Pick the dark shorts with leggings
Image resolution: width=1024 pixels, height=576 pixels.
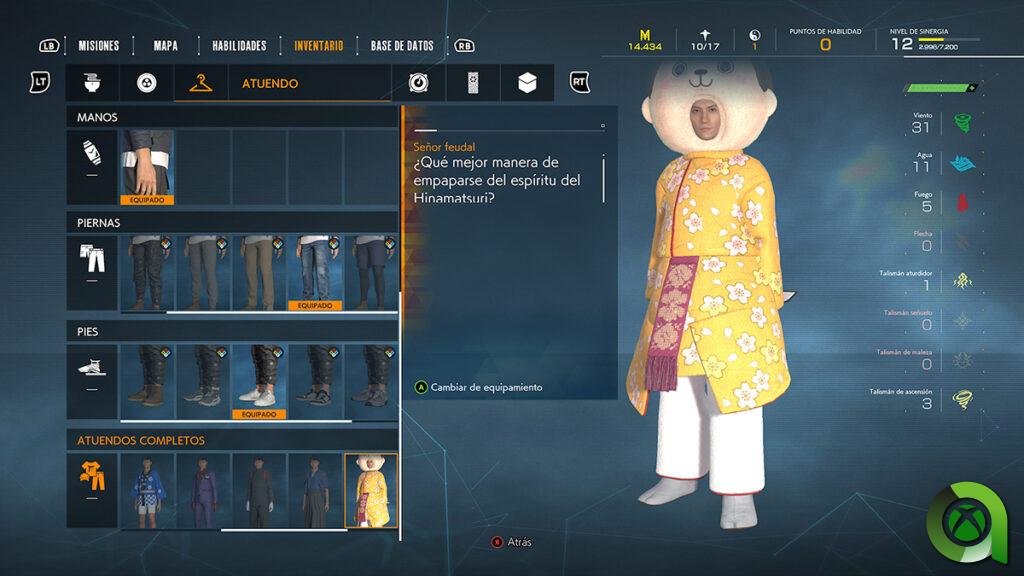(370, 273)
